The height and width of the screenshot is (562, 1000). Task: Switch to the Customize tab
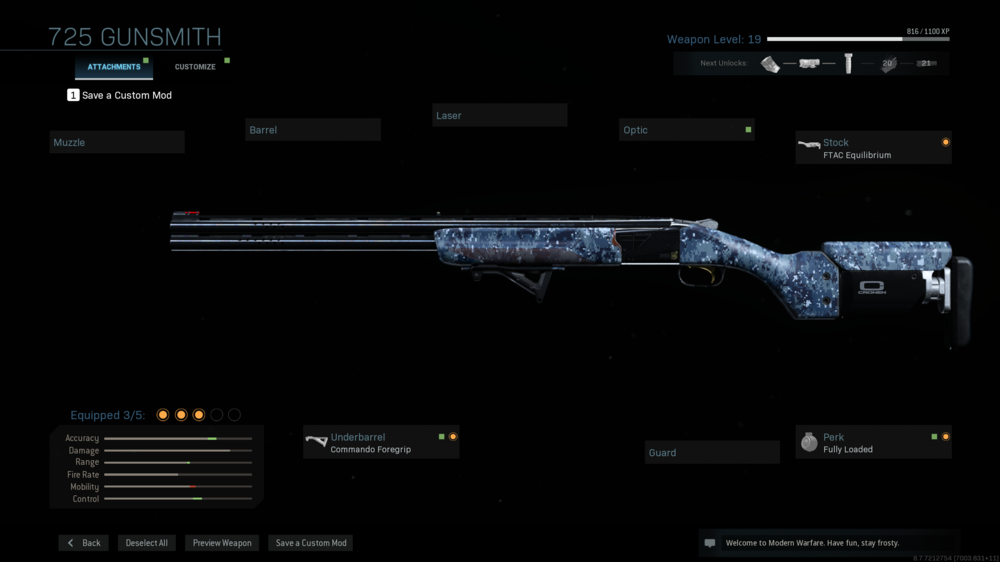[195, 67]
